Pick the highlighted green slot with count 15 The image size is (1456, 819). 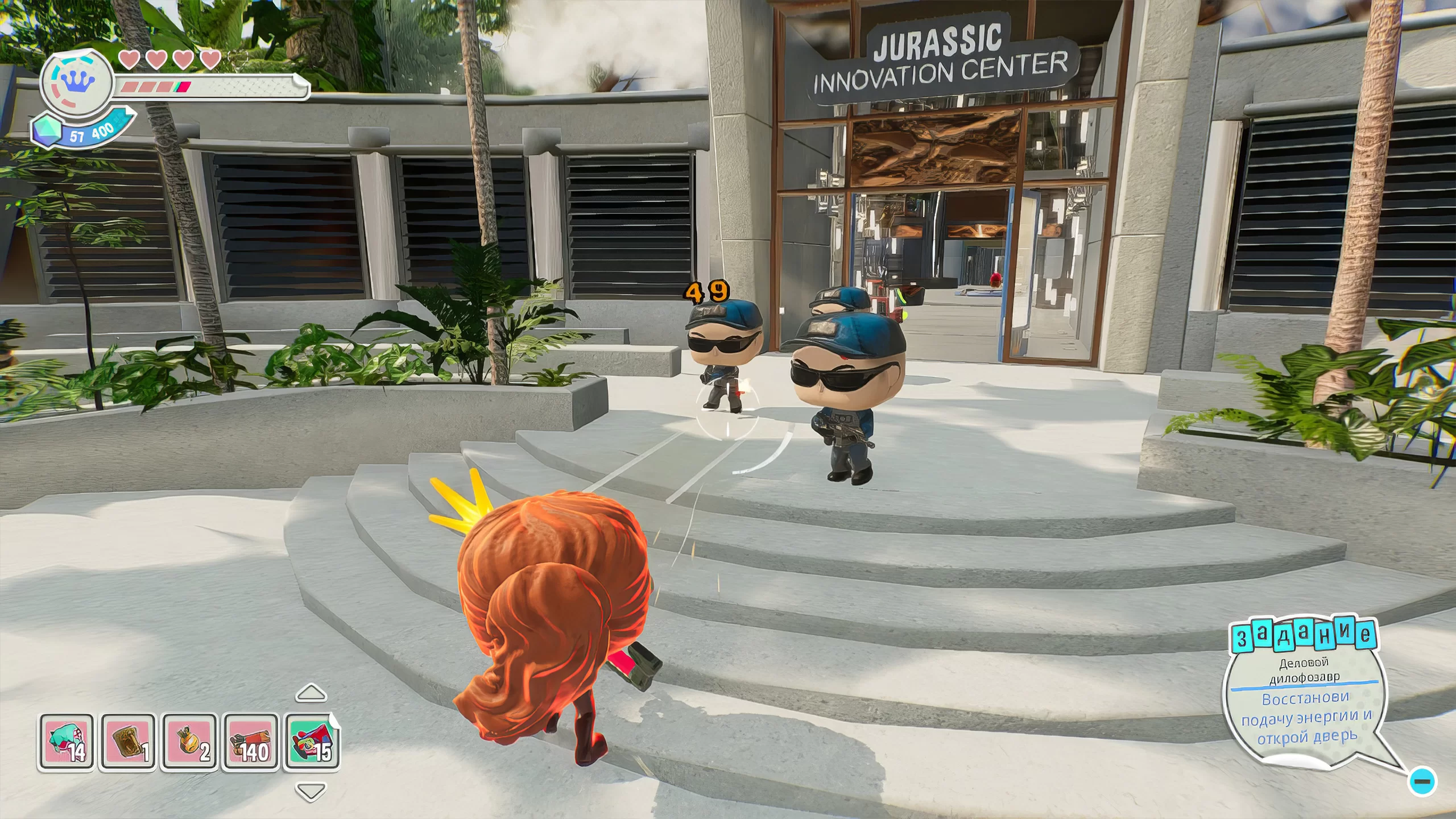[x=312, y=741]
